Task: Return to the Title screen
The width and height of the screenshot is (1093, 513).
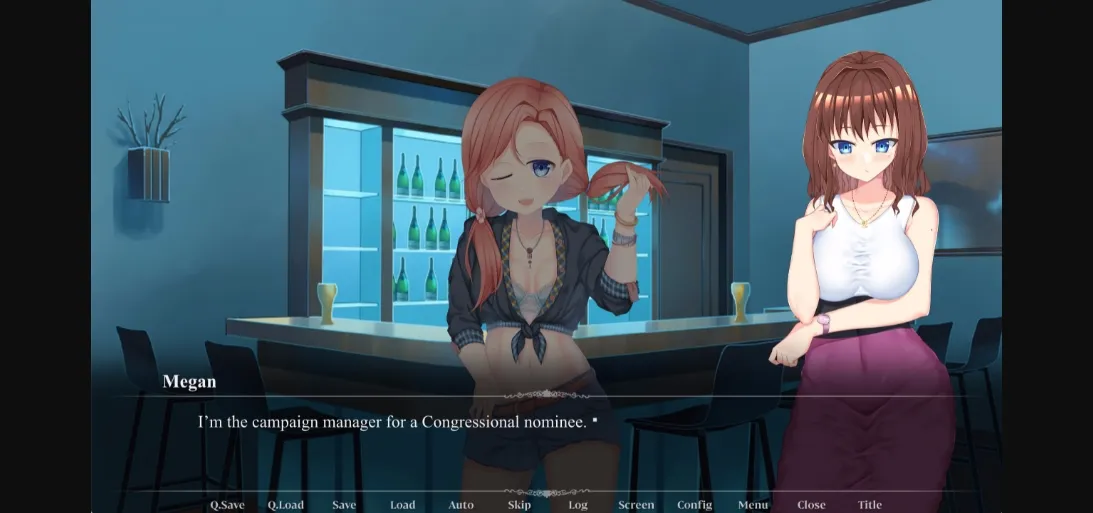Action: pos(870,505)
